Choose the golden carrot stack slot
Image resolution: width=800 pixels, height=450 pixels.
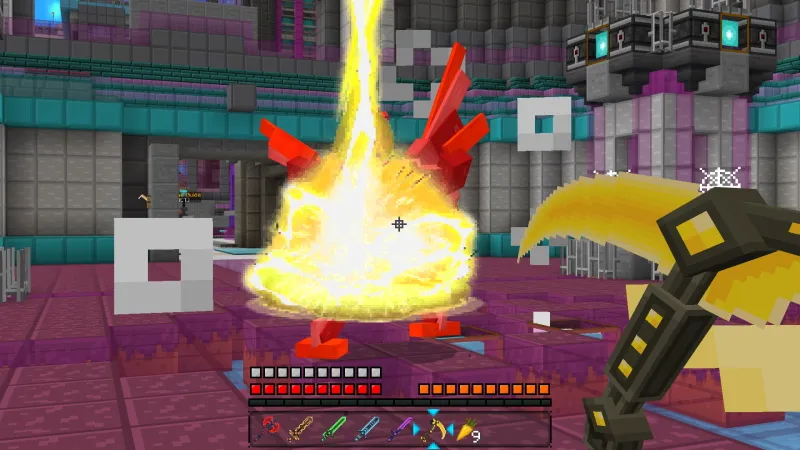tap(466, 429)
